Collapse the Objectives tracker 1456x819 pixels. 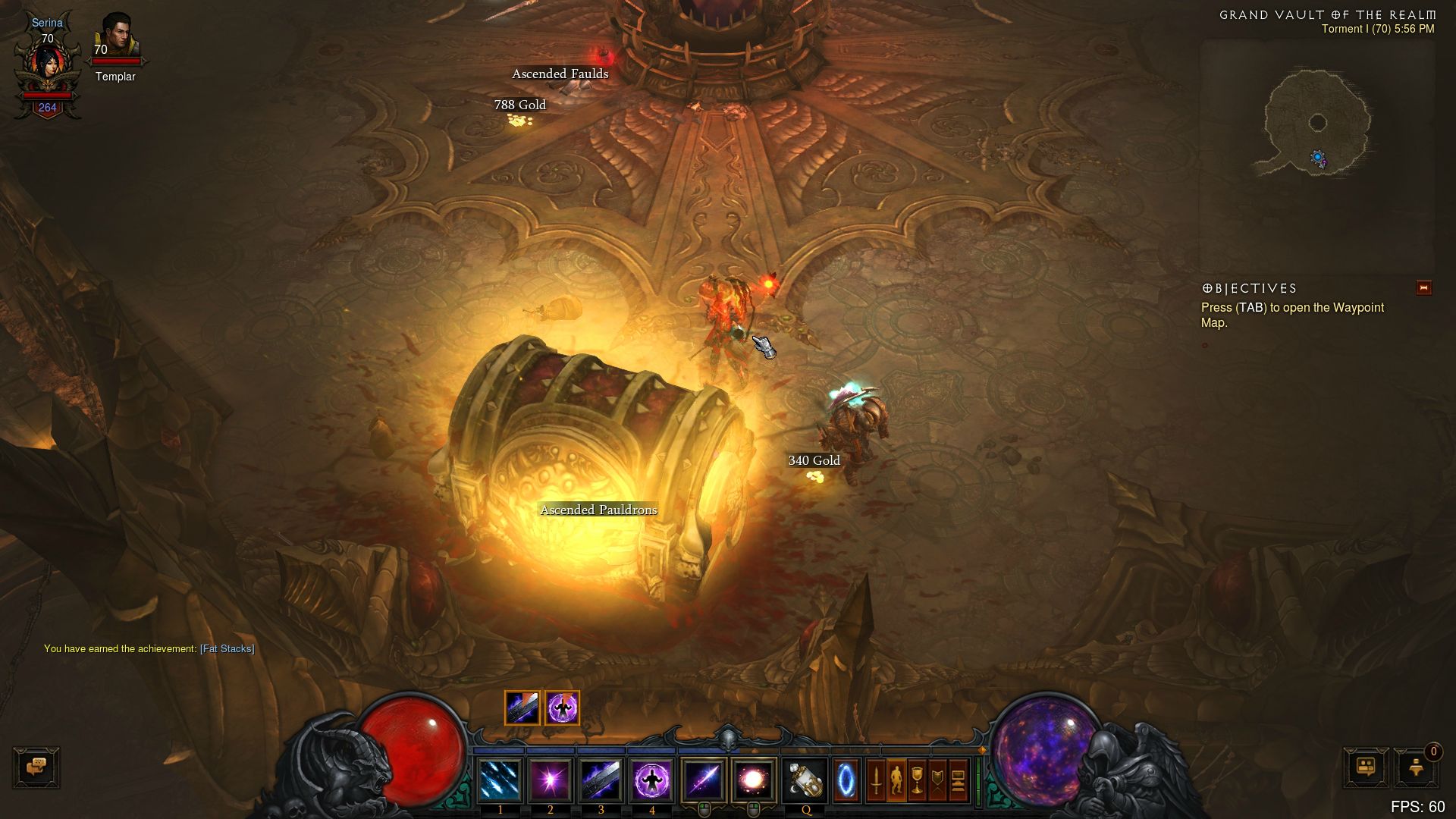tap(1423, 288)
